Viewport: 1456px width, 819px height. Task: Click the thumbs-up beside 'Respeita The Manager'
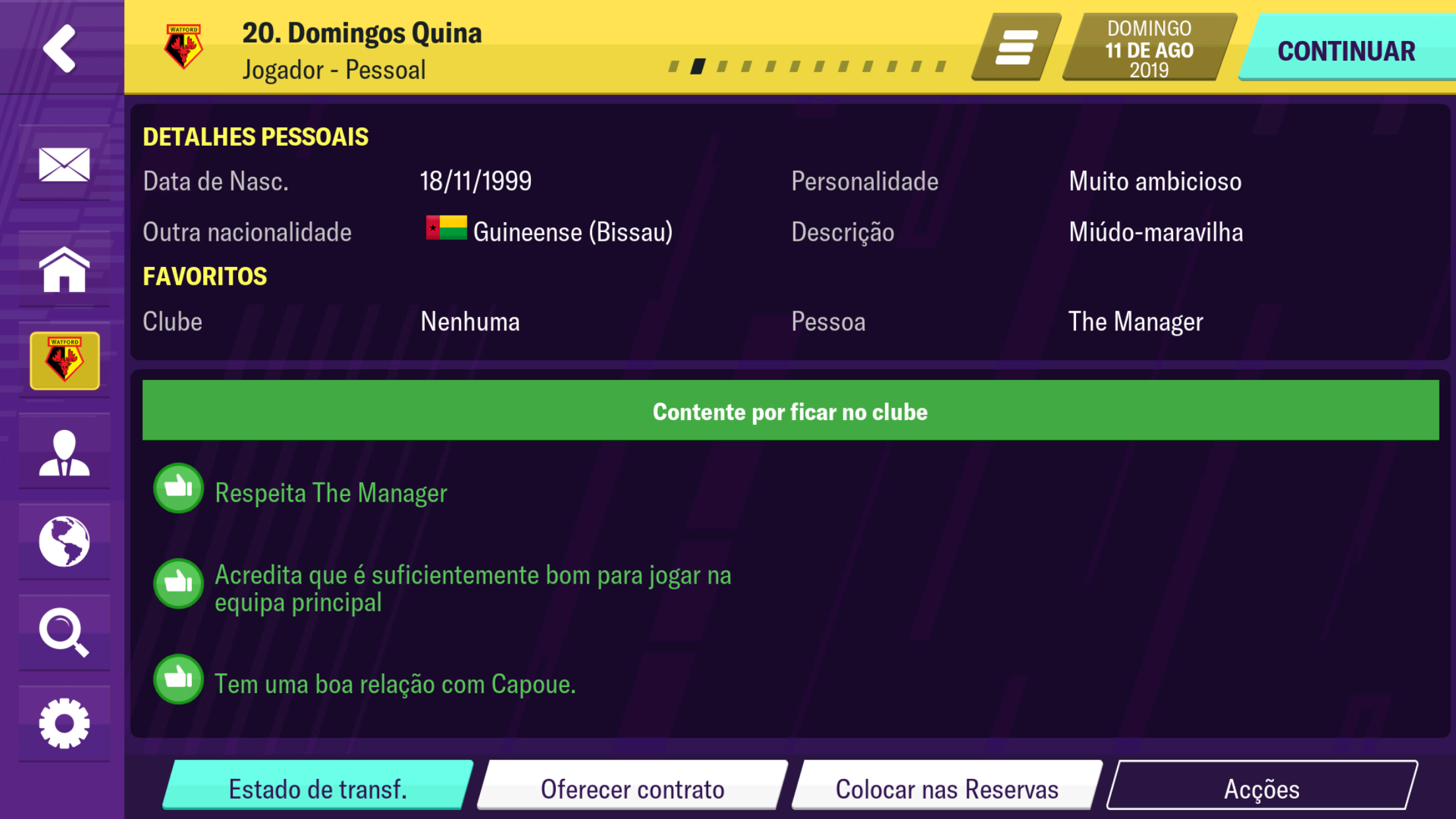(178, 488)
